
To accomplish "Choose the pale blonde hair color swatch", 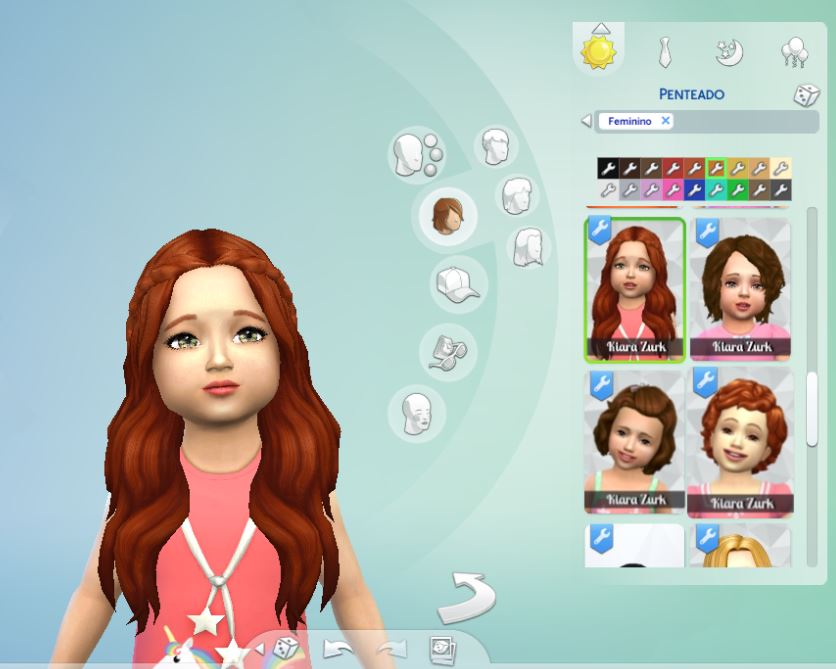I will [x=781, y=168].
